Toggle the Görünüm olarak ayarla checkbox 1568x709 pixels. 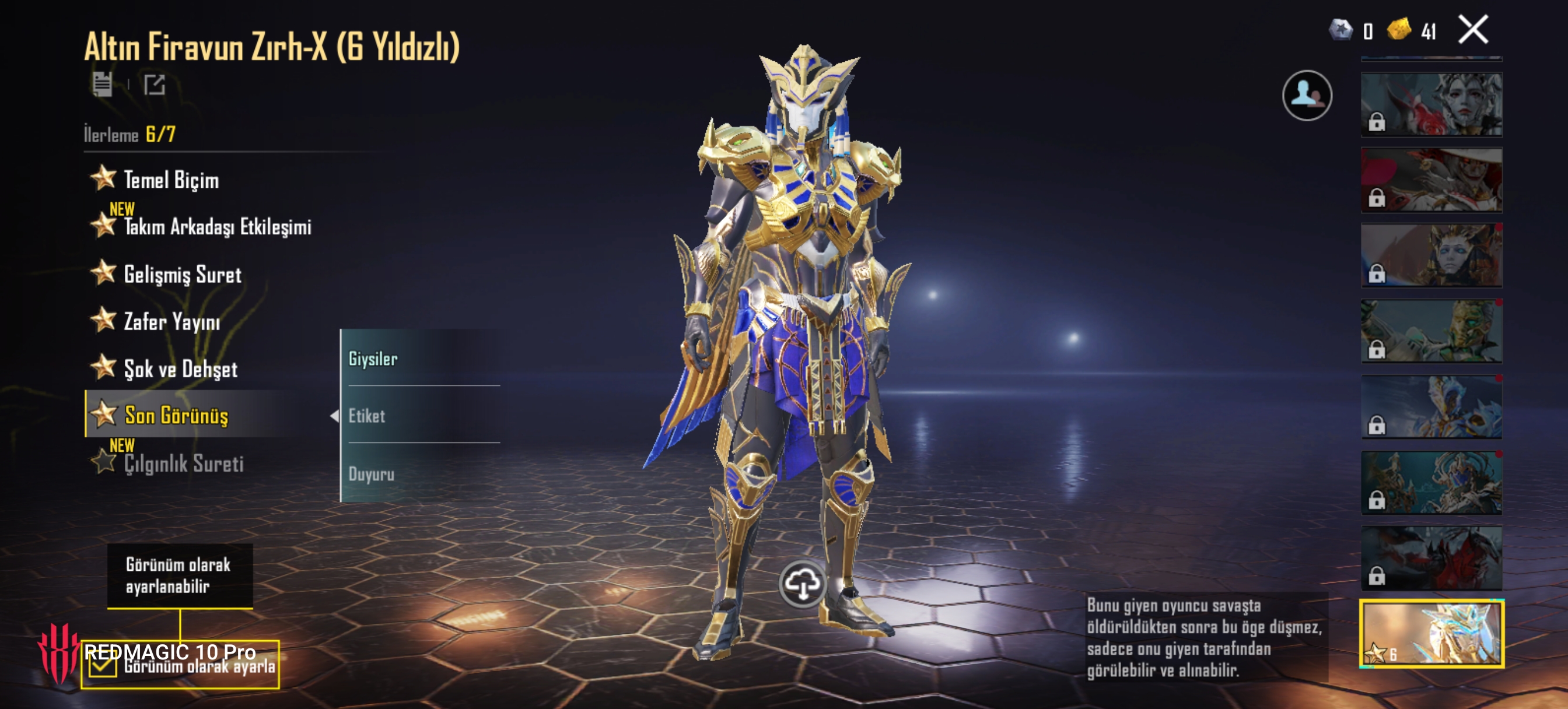click(x=101, y=667)
